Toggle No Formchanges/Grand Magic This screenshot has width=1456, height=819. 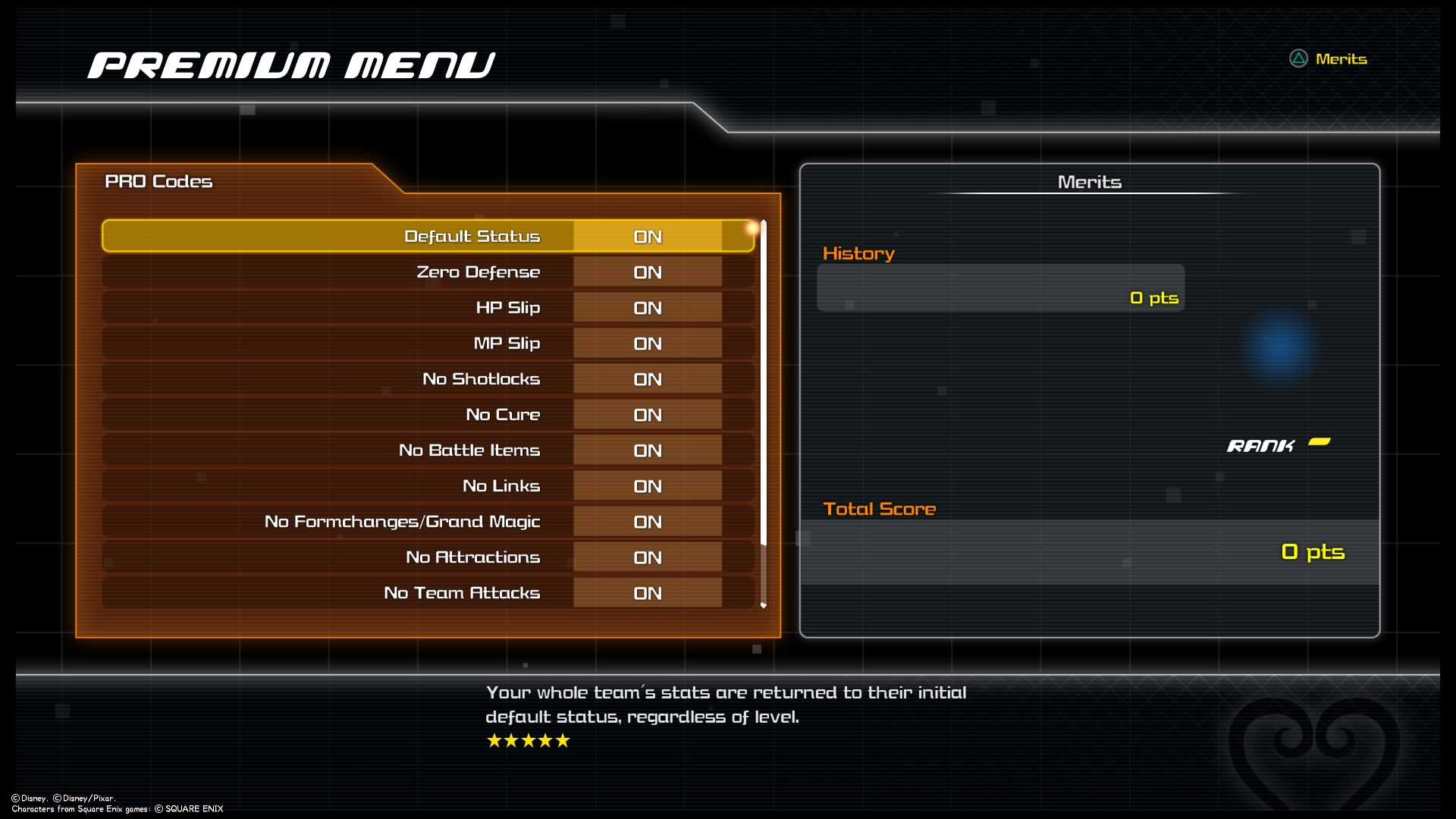647,522
